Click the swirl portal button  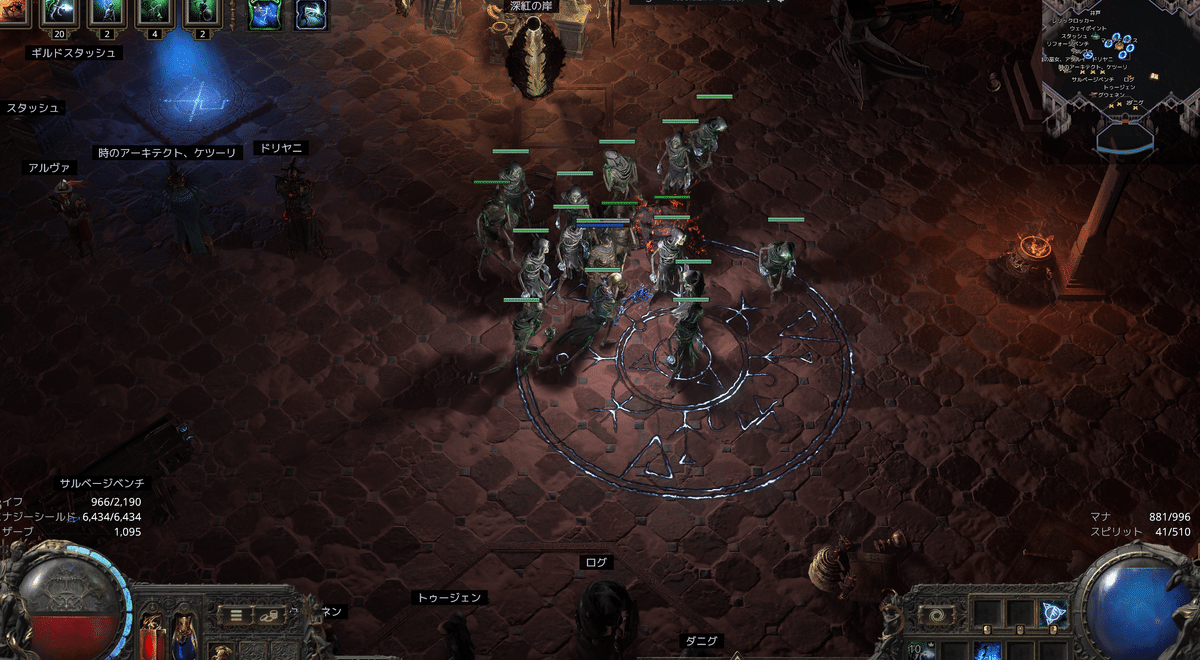tap(936, 615)
